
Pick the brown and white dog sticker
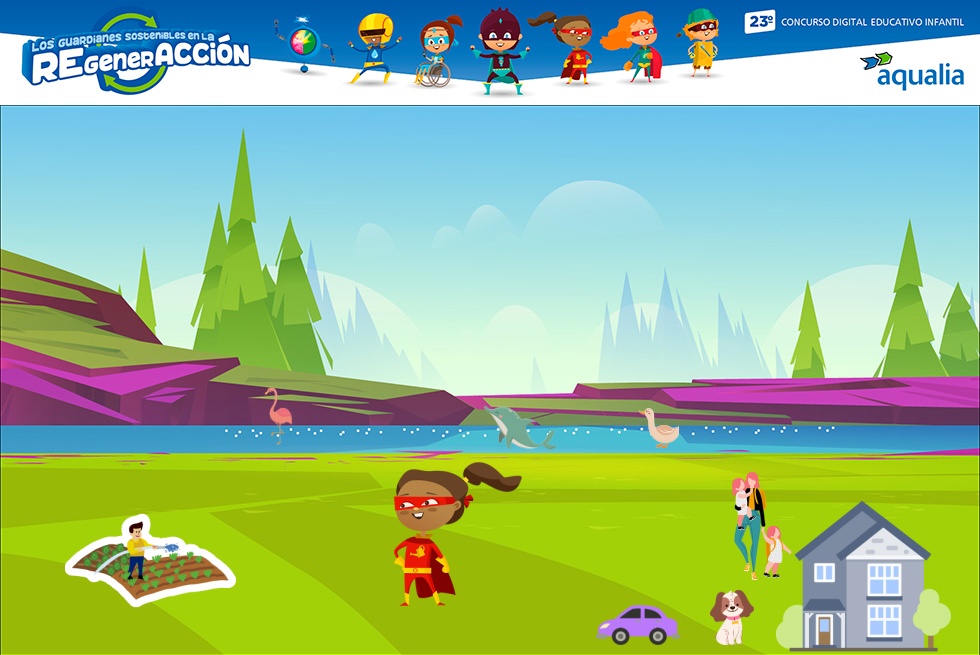(x=730, y=617)
